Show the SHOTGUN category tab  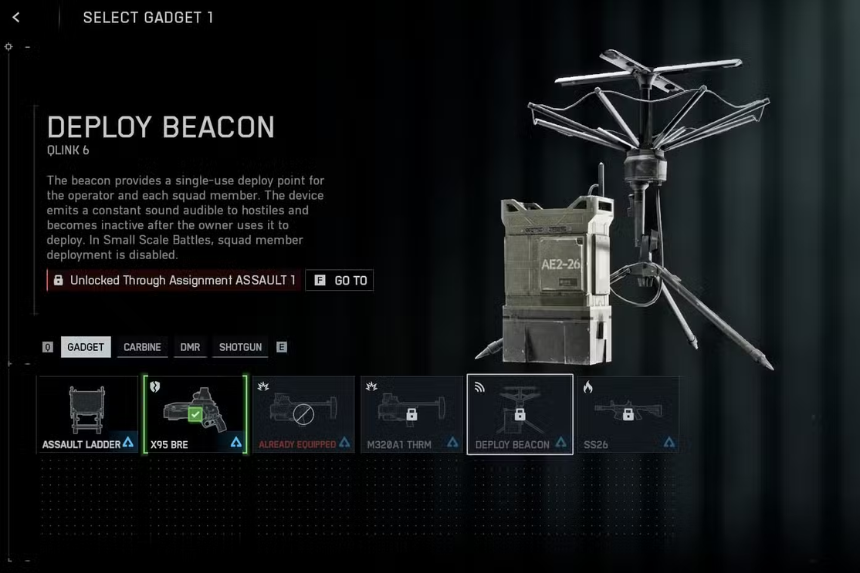[x=241, y=347]
